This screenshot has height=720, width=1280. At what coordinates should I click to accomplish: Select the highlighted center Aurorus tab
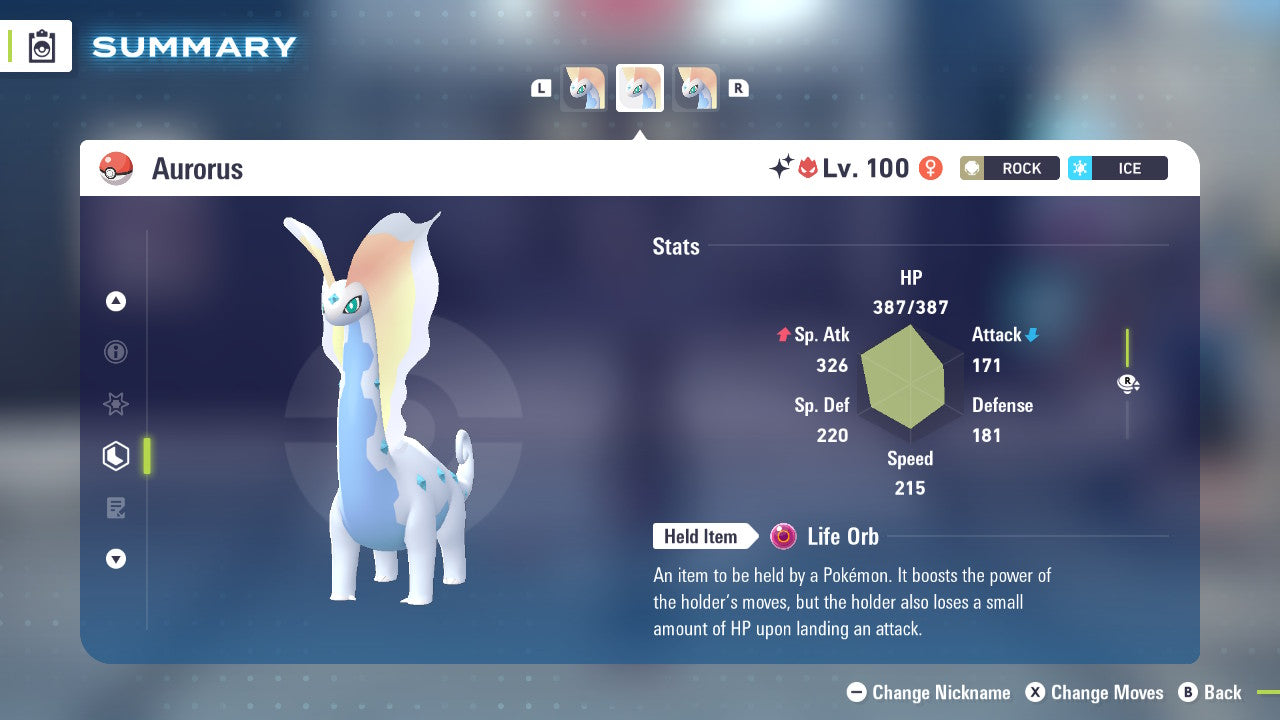click(x=639, y=87)
